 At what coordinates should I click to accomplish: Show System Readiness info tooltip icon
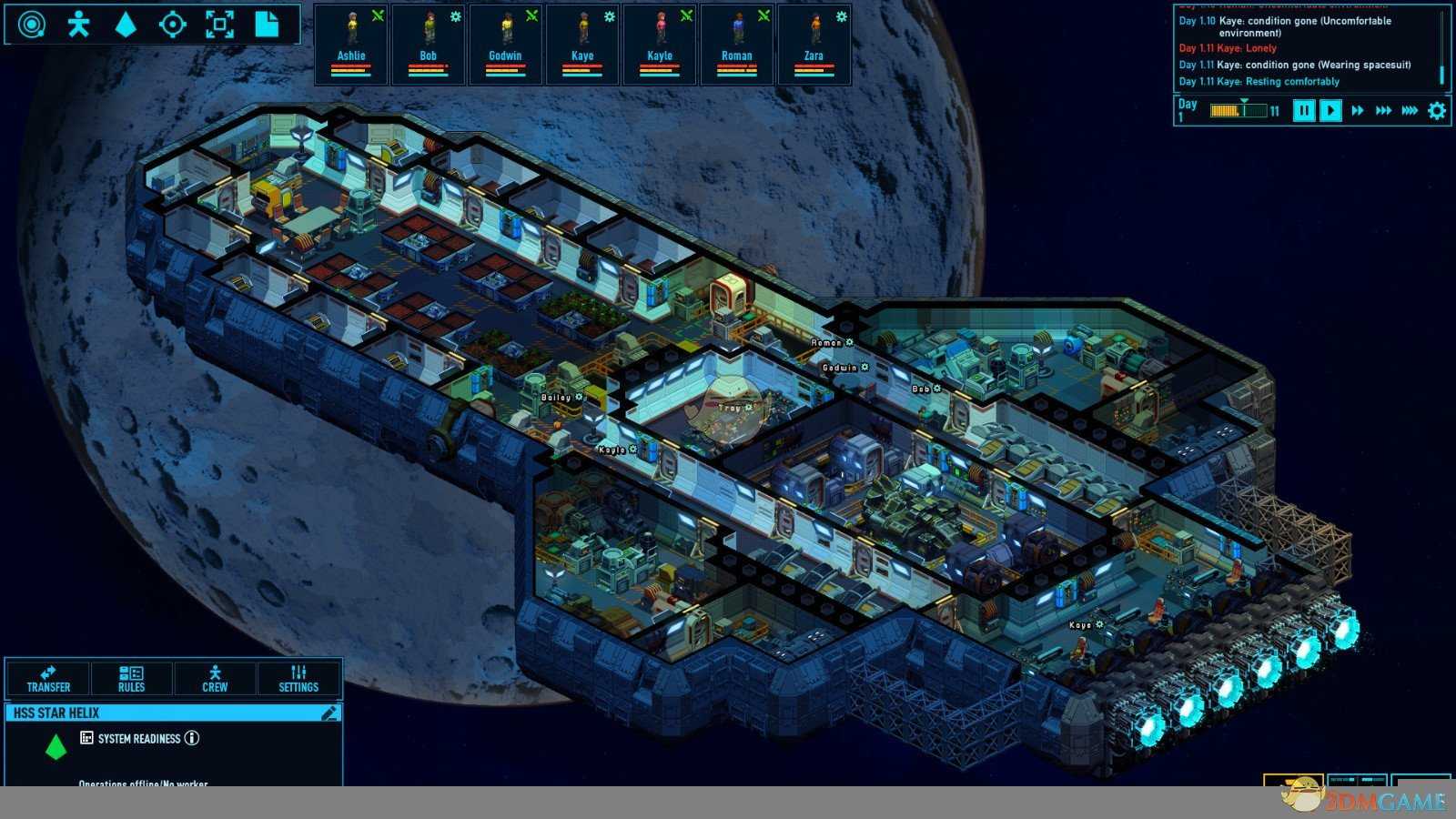(192, 738)
